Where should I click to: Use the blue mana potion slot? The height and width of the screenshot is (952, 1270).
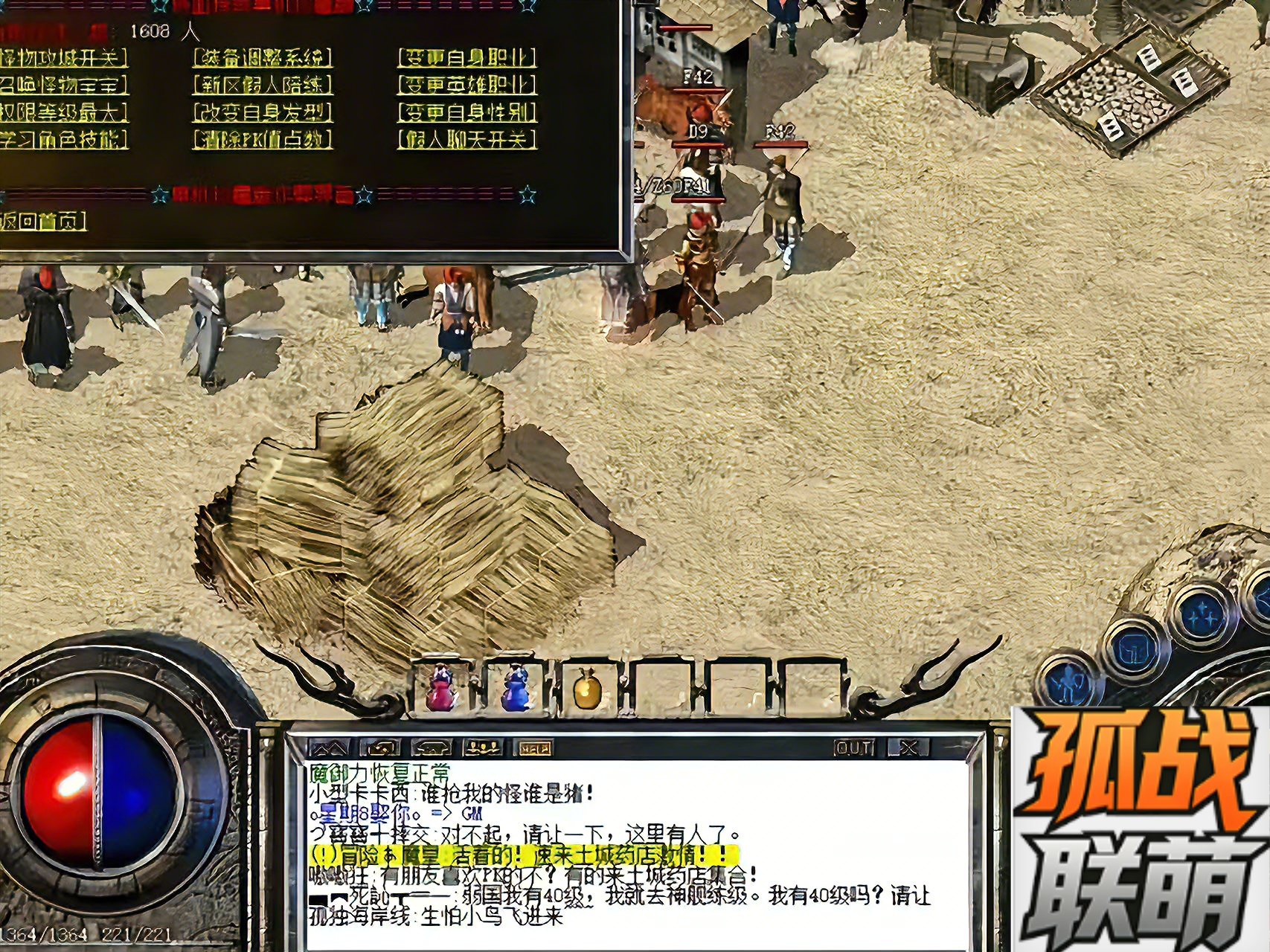point(515,688)
